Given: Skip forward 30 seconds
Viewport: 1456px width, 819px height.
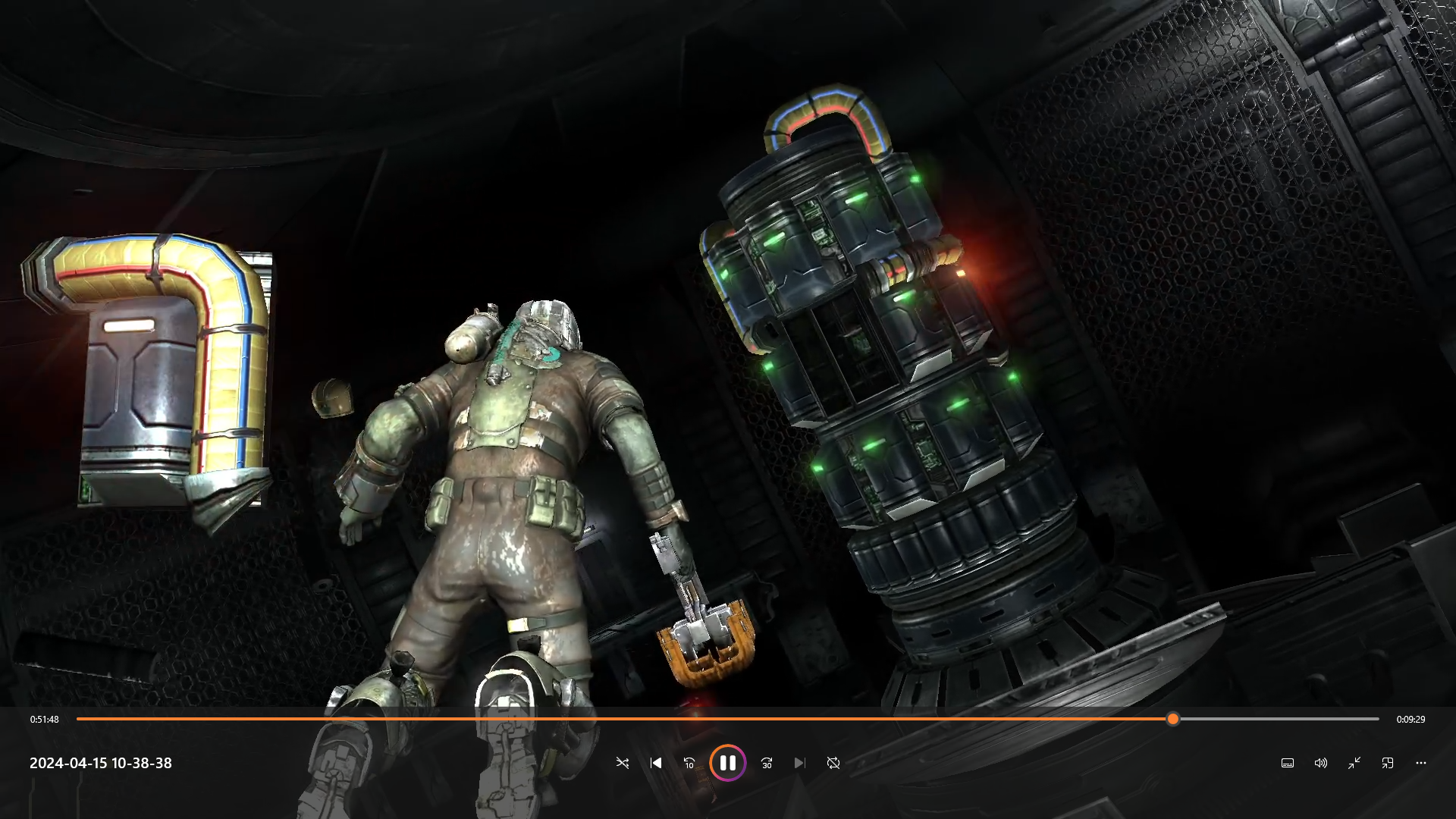Looking at the screenshot, I should [766, 763].
